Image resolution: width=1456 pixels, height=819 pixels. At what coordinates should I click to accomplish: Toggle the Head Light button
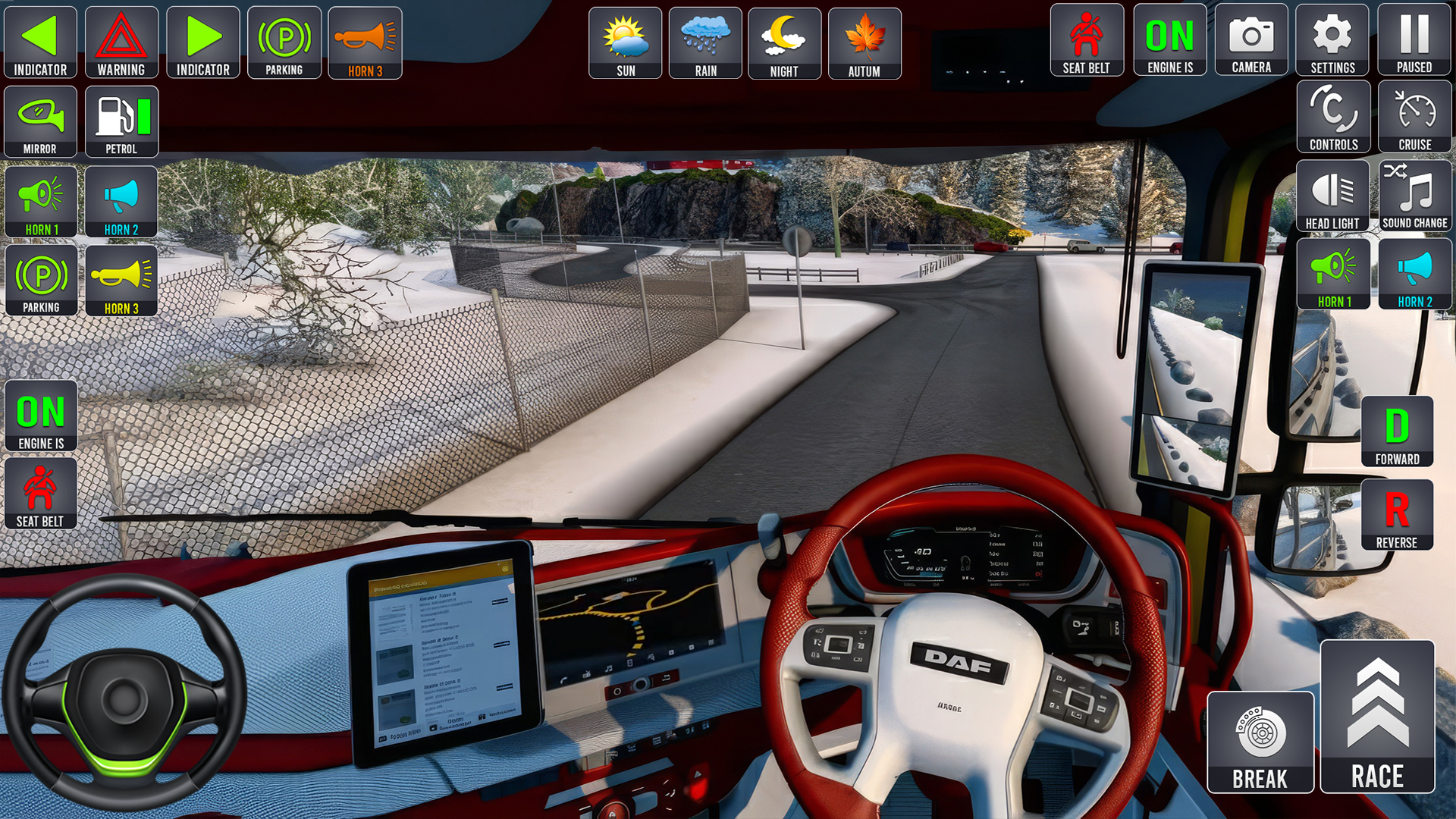tap(1332, 196)
